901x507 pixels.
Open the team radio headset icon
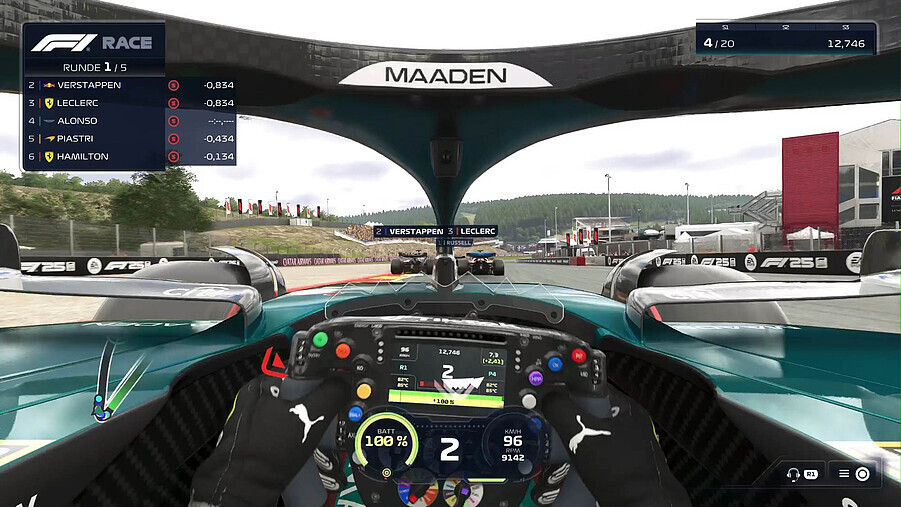click(x=794, y=474)
